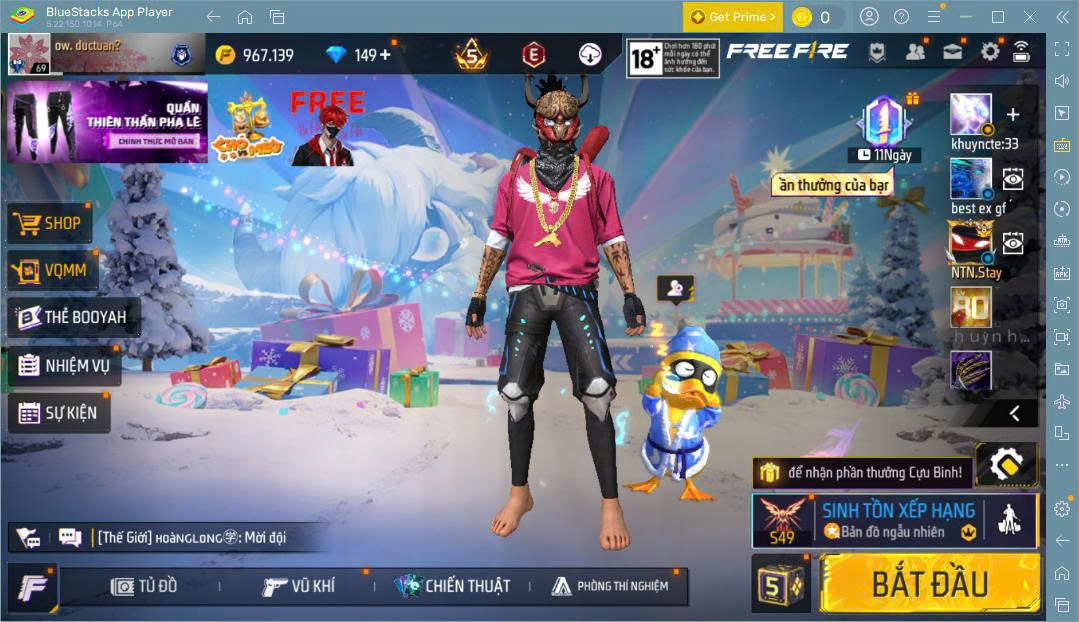Open the world chat message bar
This screenshot has height=622, width=1079.
(190, 537)
